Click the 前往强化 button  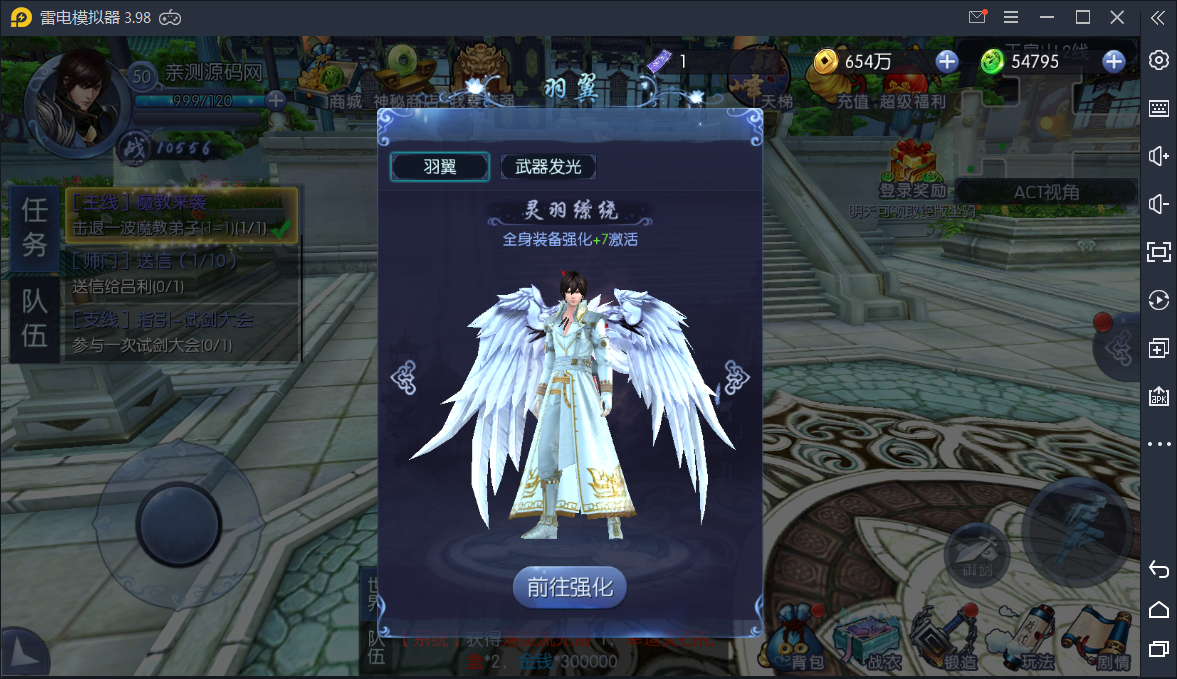click(x=570, y=587)
